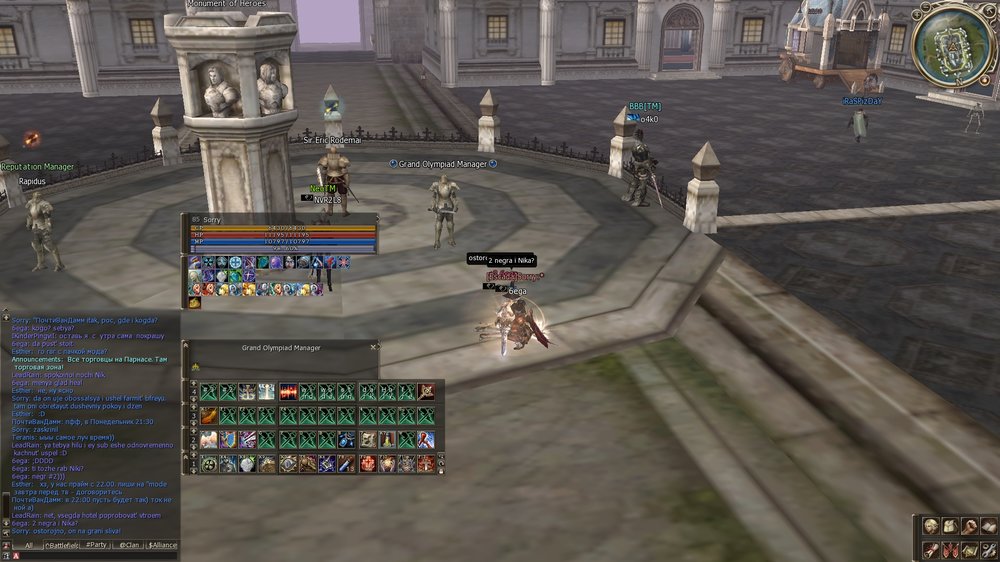Close the Grand Olympiad Manager window
1000x562 pixels.
pos(374,347)
